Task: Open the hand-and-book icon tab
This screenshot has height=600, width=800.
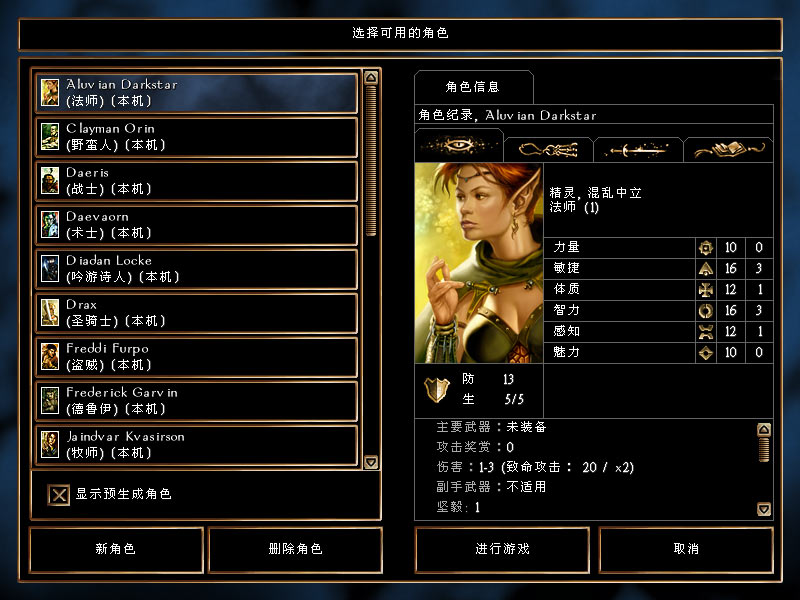Action: [728, 149]
